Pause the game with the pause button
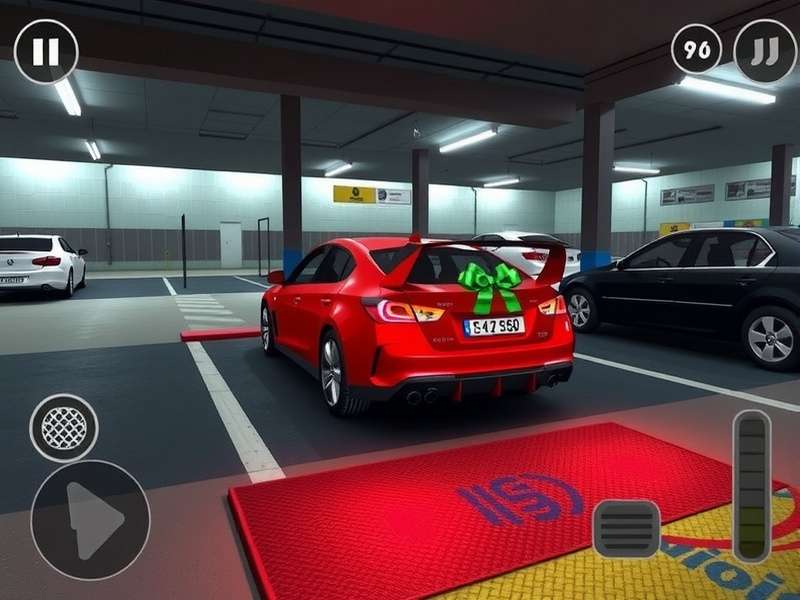800x600 pixels. [46, 52]
